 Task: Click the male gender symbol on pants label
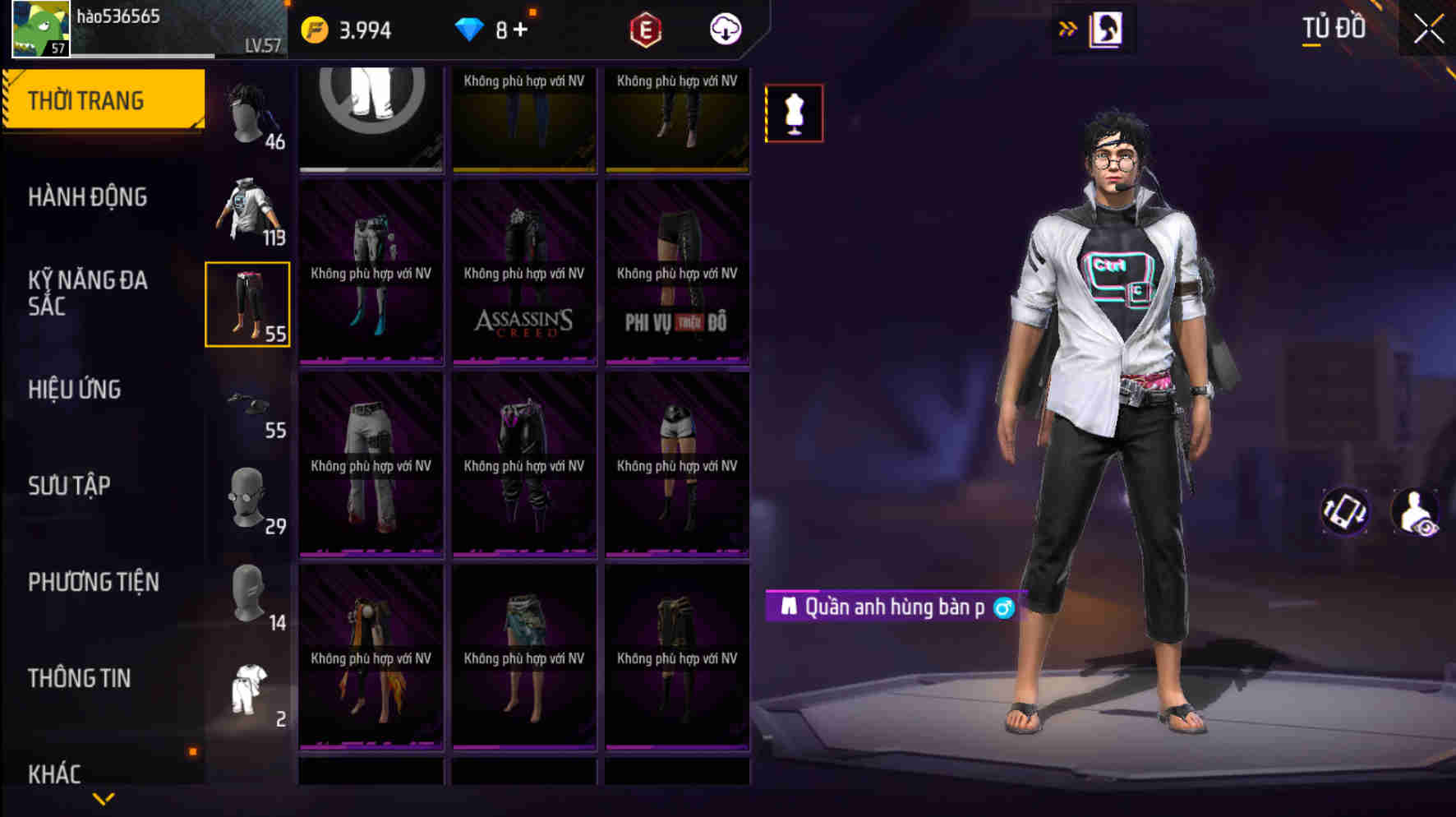tap(1007, 608)
